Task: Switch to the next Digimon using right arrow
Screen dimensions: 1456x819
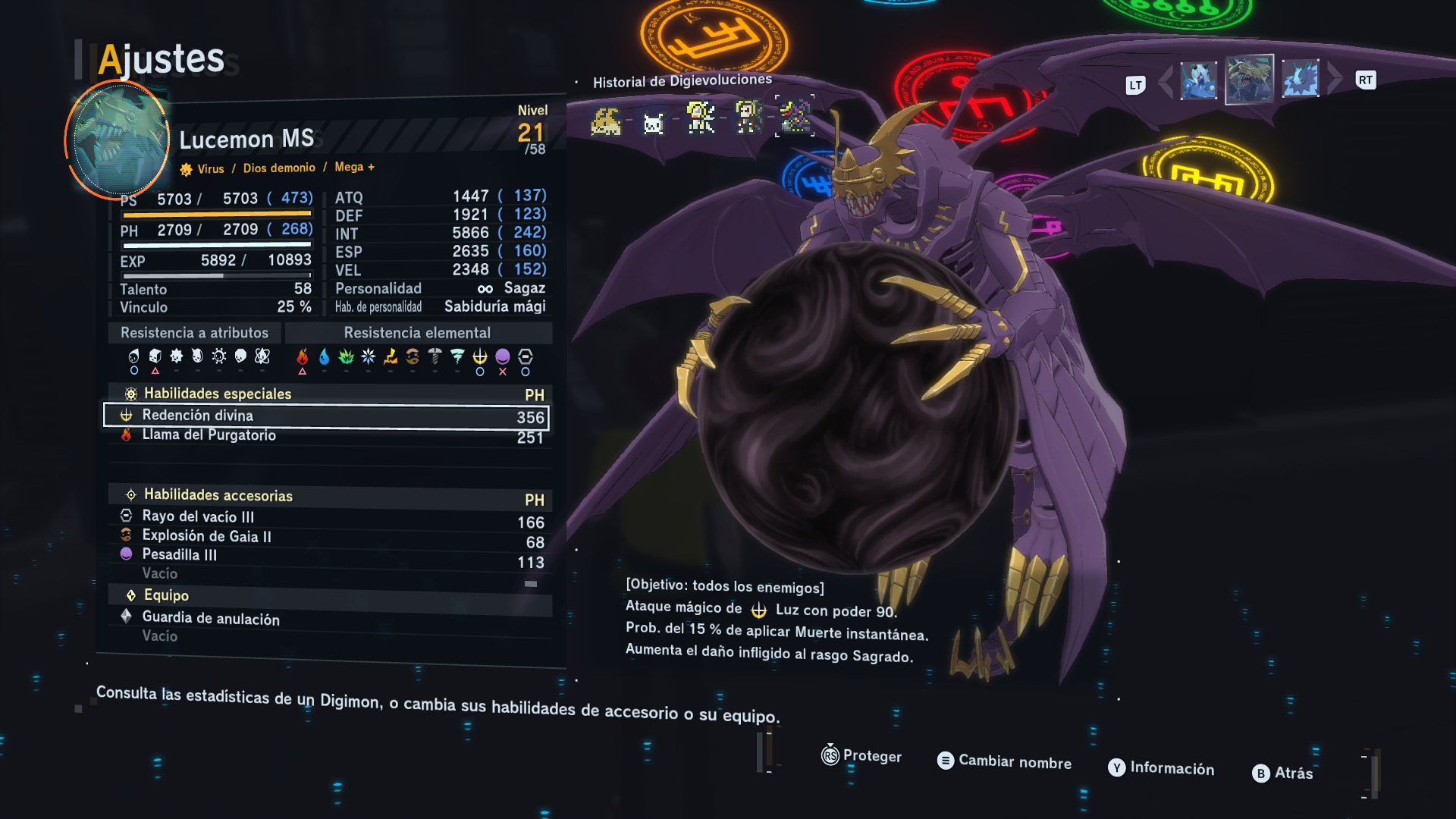Action: pyautogui.click(x=1335, y=79)
